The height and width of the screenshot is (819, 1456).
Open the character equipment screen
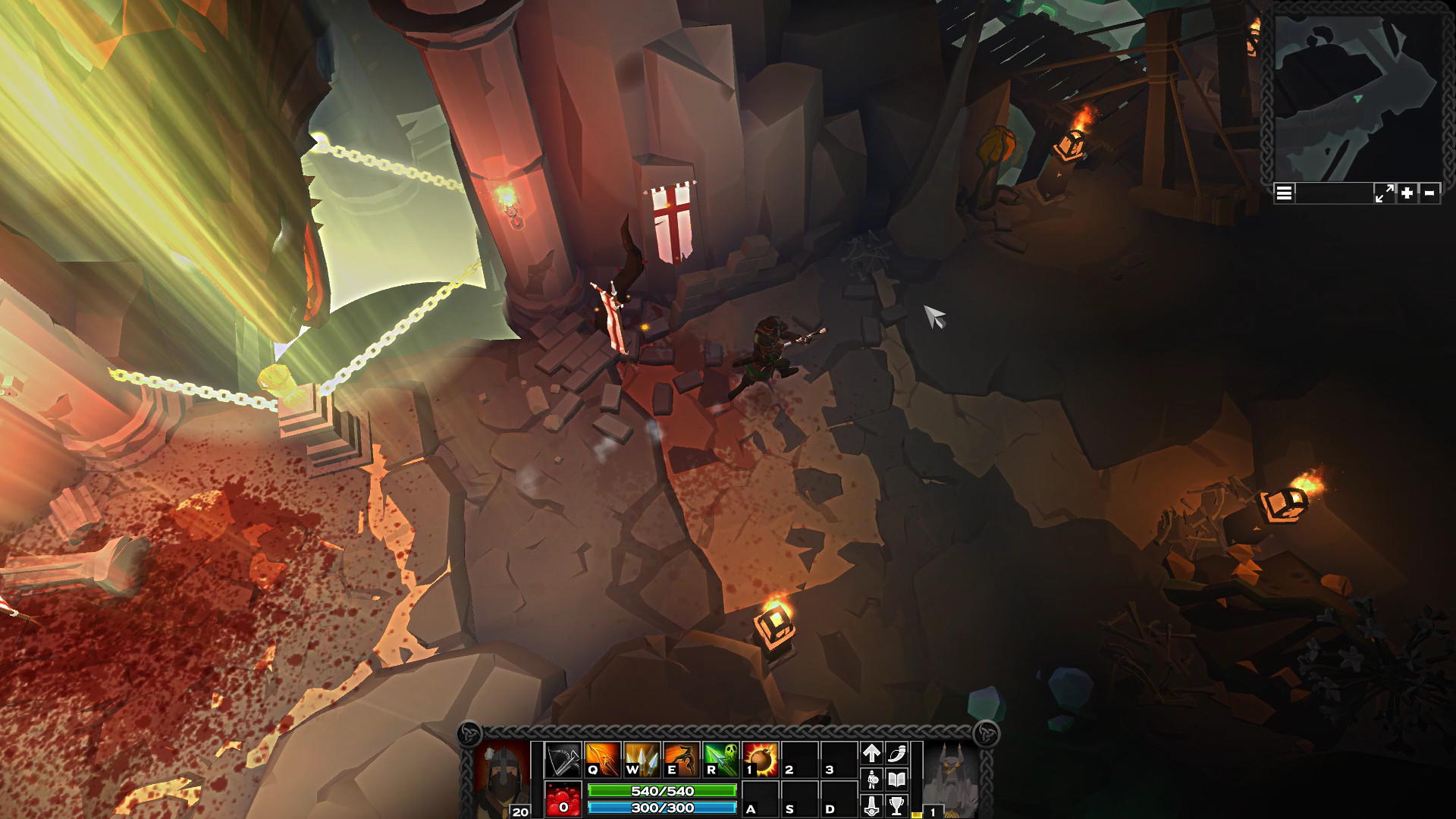coord(872,780)
